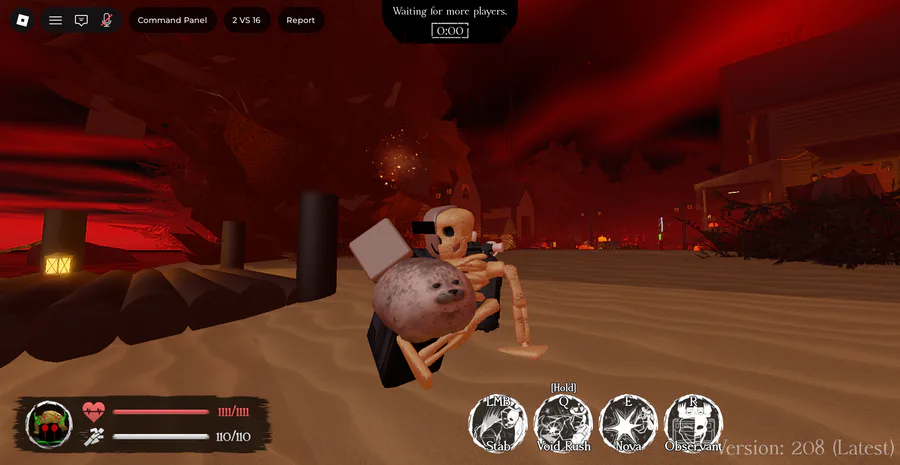The image size is (900, 465).
Task: Use the Nova ability icon
Action: point(628,422)
